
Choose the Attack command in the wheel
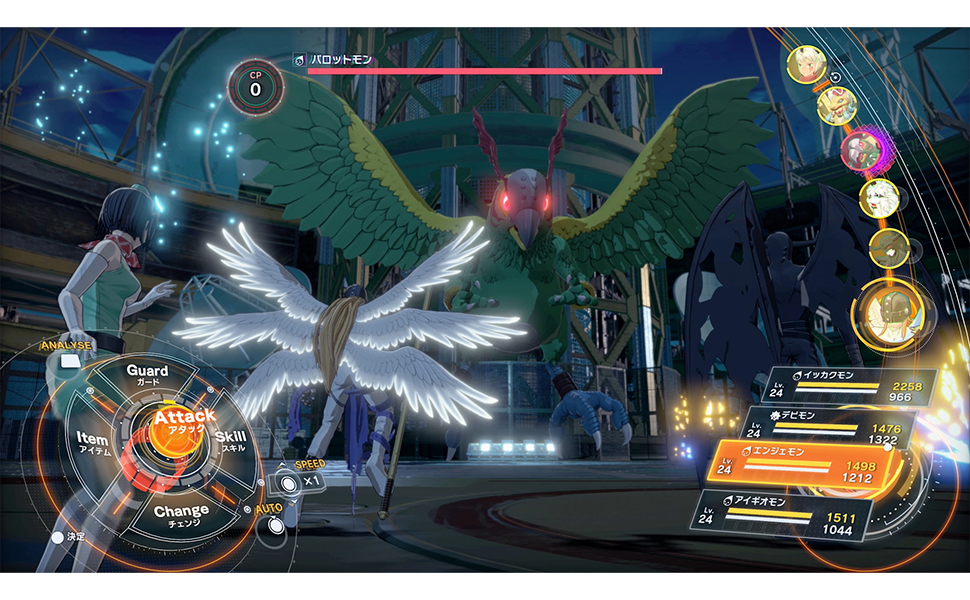(185, 422)
